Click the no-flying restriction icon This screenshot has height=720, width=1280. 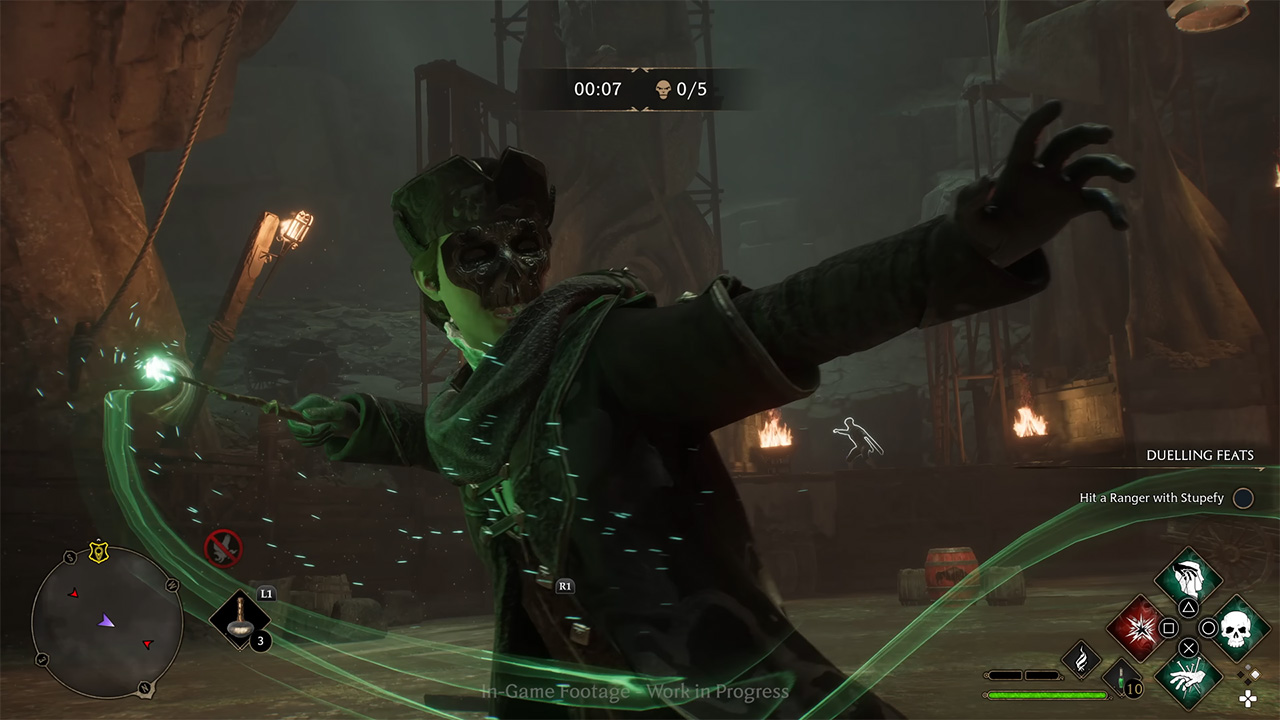coord(223,547)
